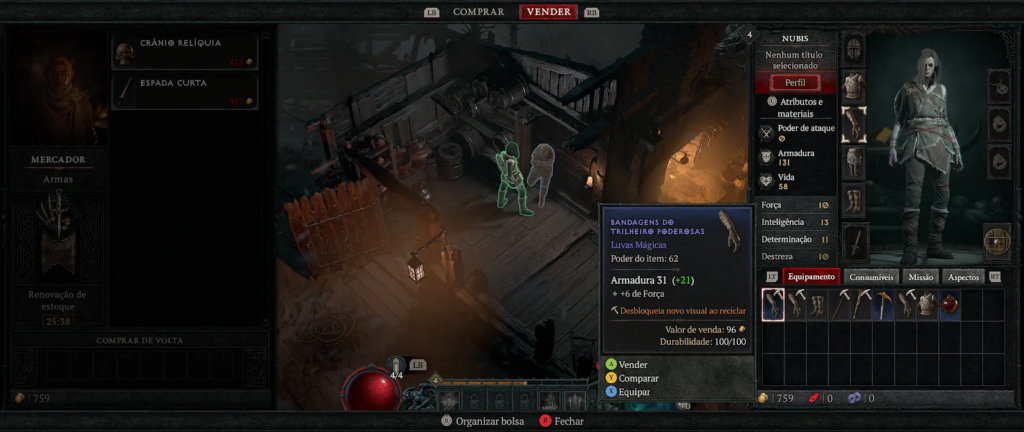Select the chest armor item in the inventory

click(x=928, y=305)
